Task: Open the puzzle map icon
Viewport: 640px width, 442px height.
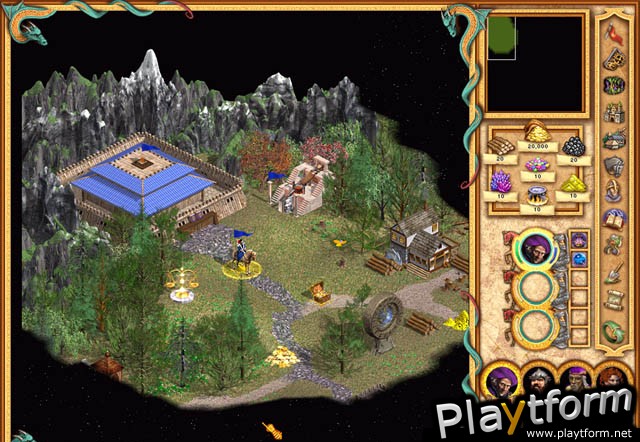Action: click(611, 59)
